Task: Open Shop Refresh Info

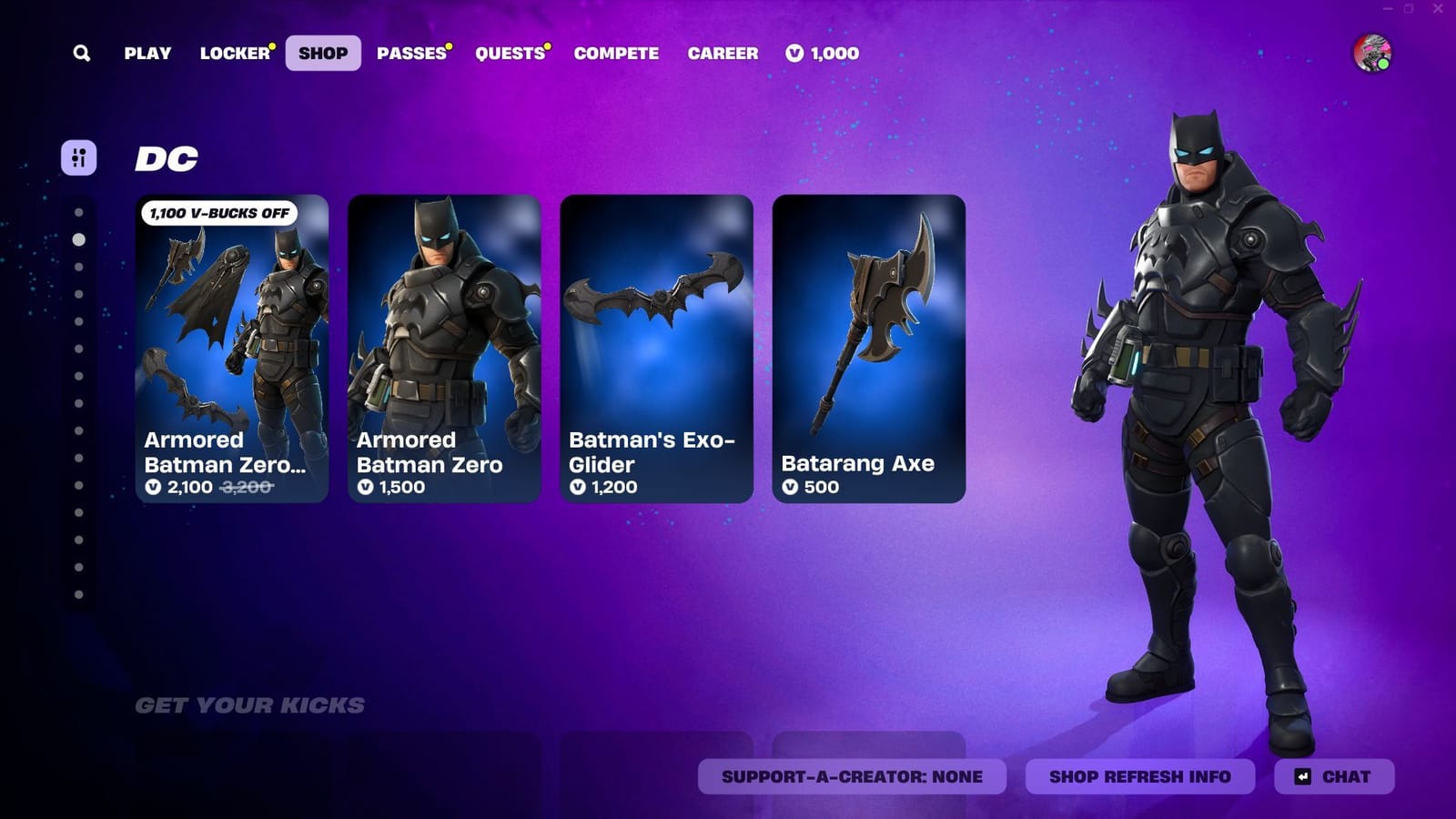Action: tap(1140, 777)
